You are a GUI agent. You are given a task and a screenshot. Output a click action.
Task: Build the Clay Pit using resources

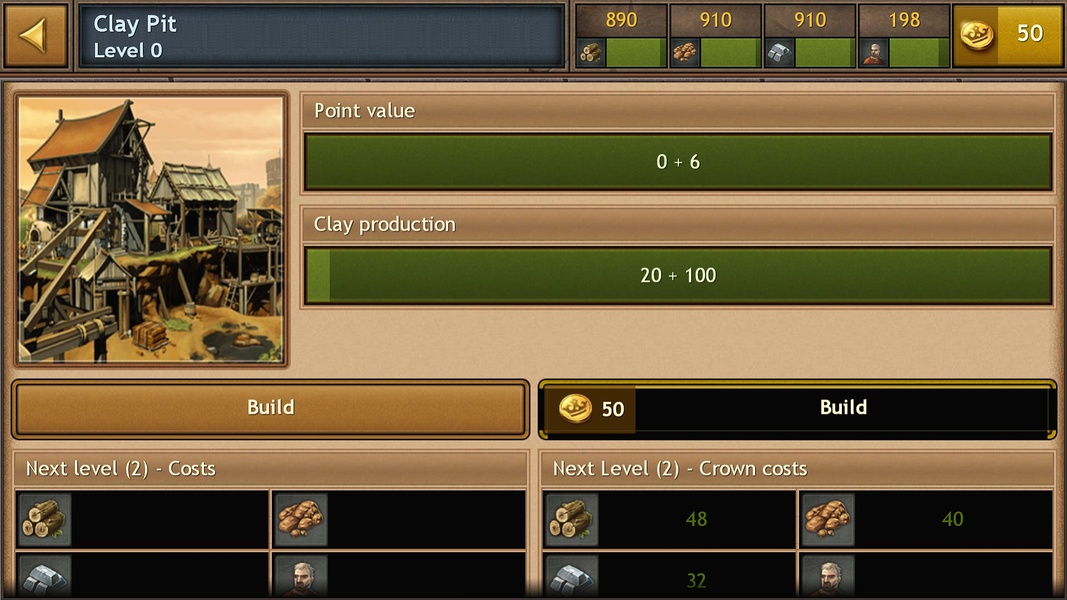click(270, 408)
